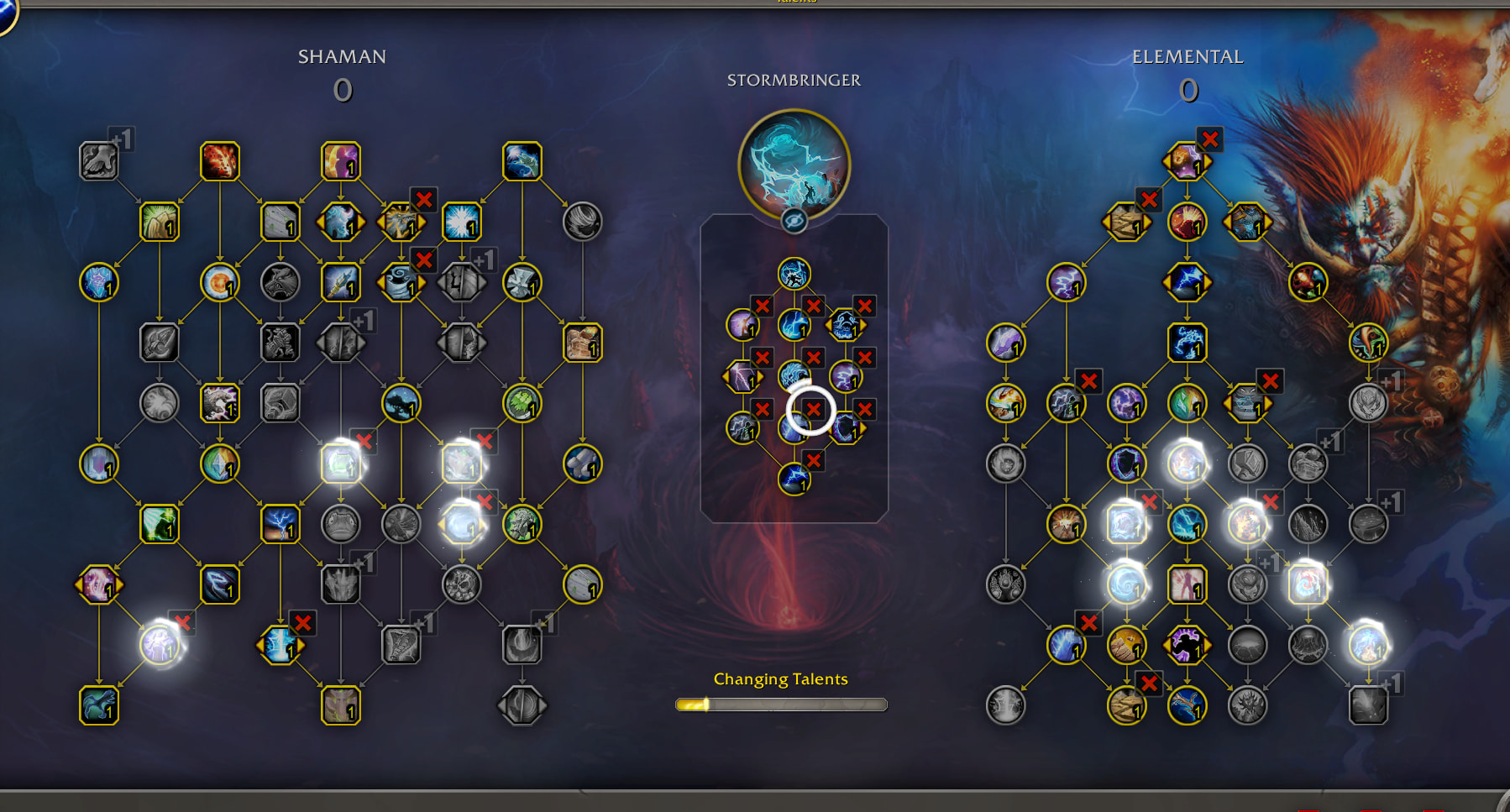Viewport: 1510px width, 812px height.
Task: Select the Stormbringer hero talent portrait
Action: 794,165
